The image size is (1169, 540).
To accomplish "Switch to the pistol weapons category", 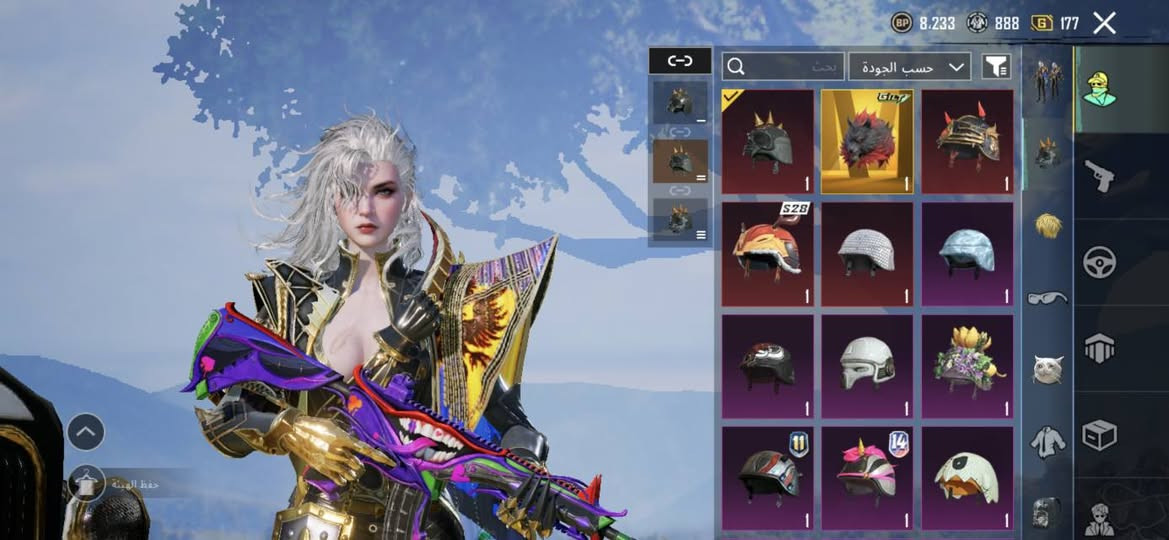I will (1100, 176).
